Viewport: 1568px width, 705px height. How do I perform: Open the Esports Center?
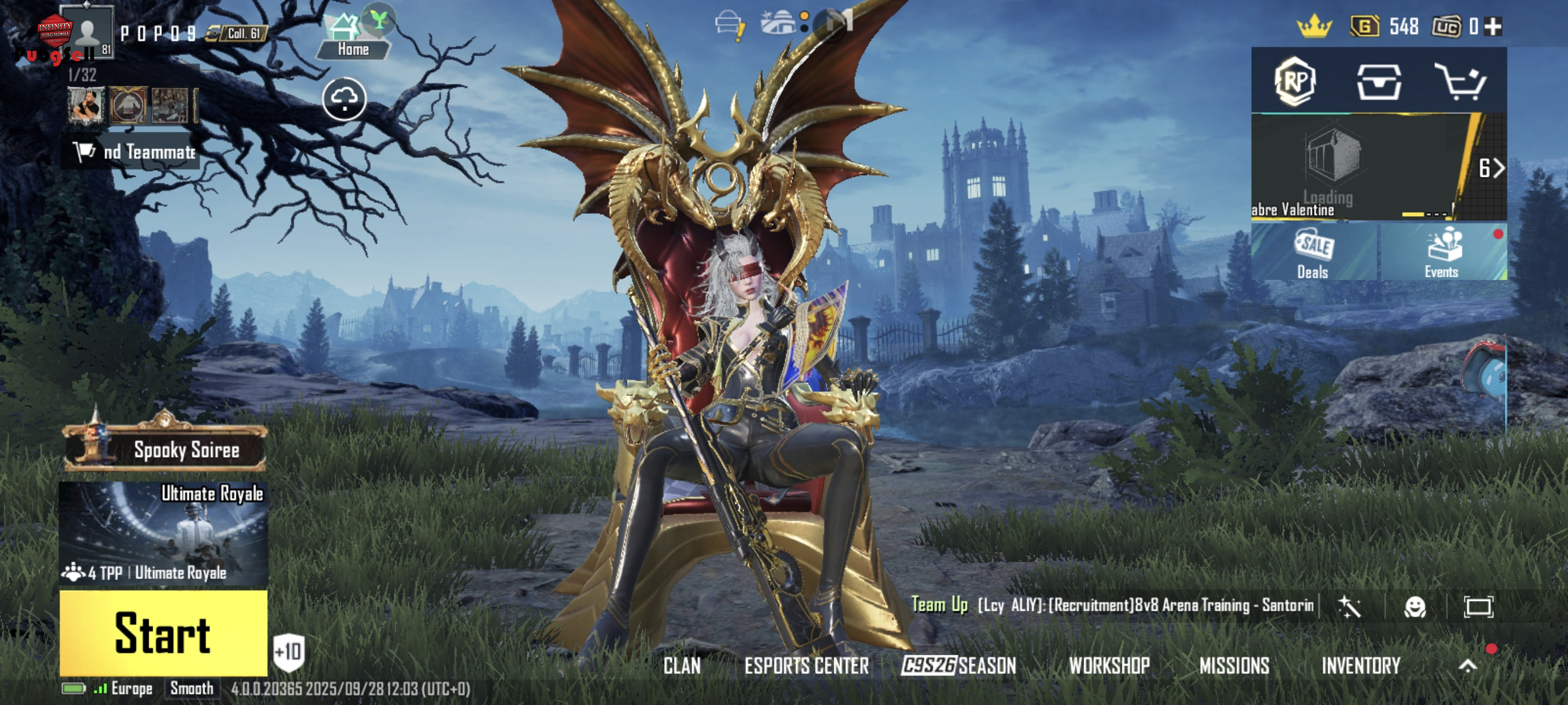click(807, 666)
